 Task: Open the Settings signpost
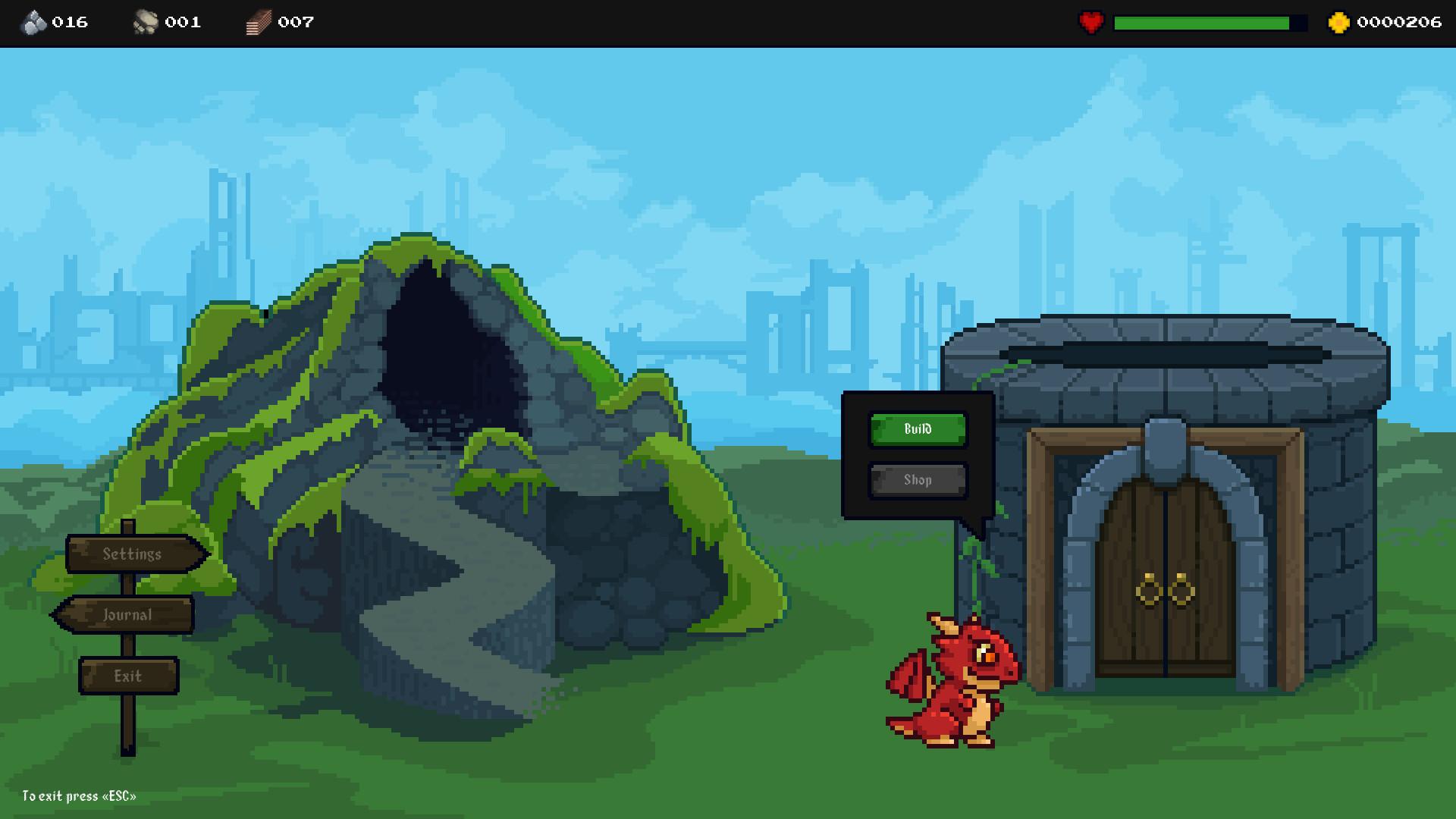click(131, 554)
